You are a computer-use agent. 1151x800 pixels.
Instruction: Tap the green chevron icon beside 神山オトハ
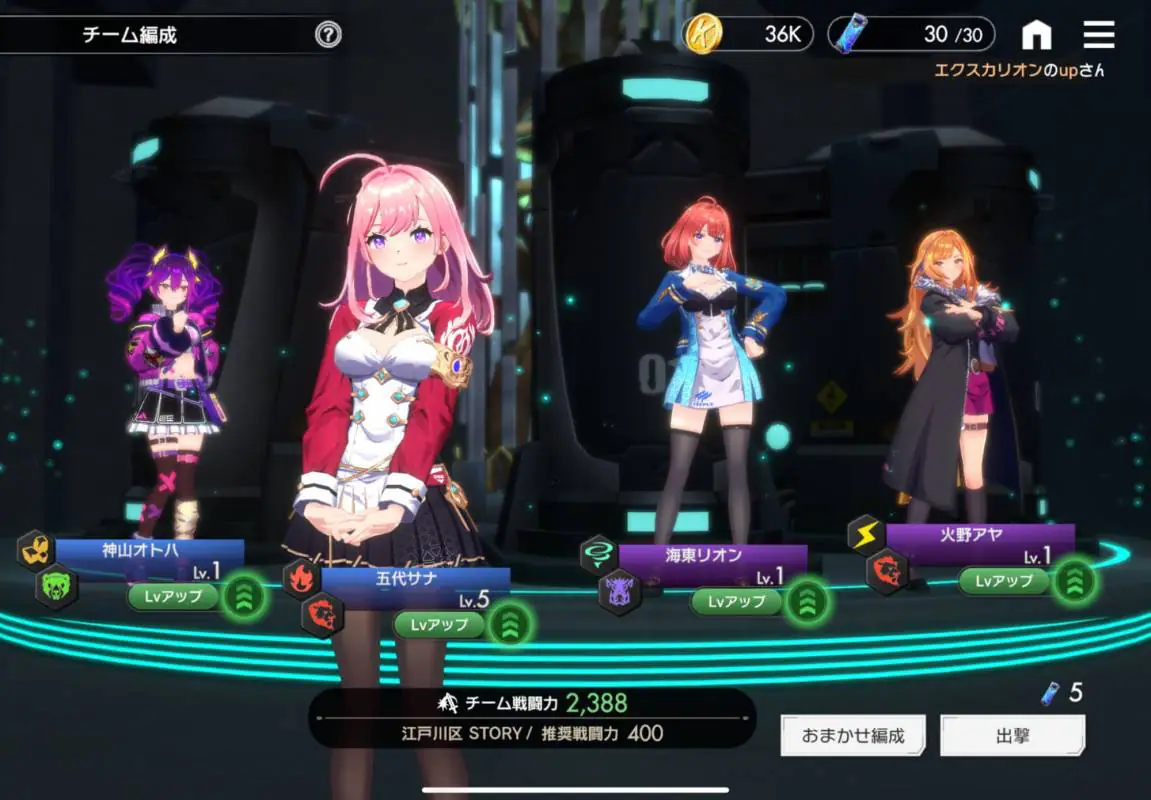pyautogui.click(x=244, y=597)
